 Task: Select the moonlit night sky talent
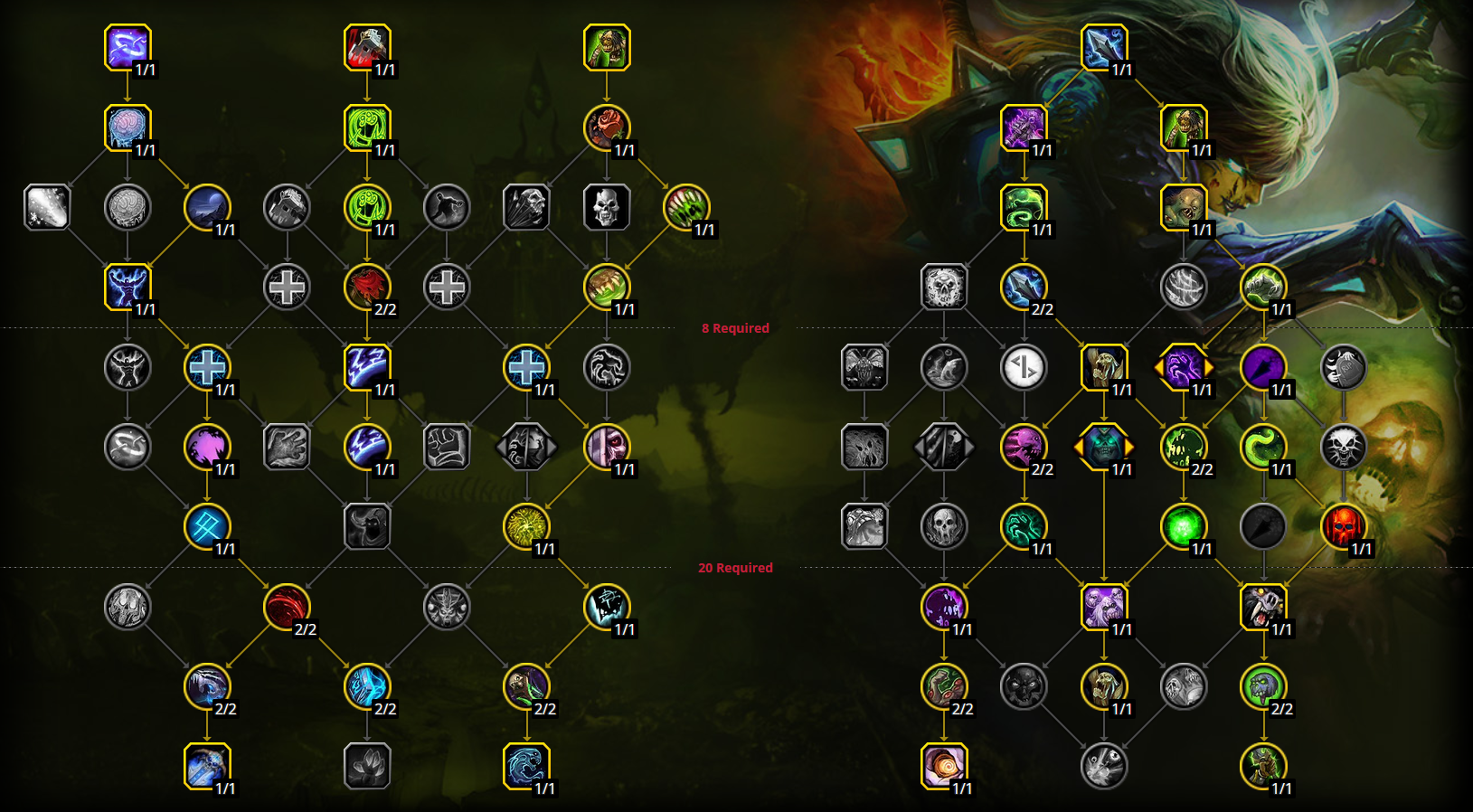click(x=207, y=208)
